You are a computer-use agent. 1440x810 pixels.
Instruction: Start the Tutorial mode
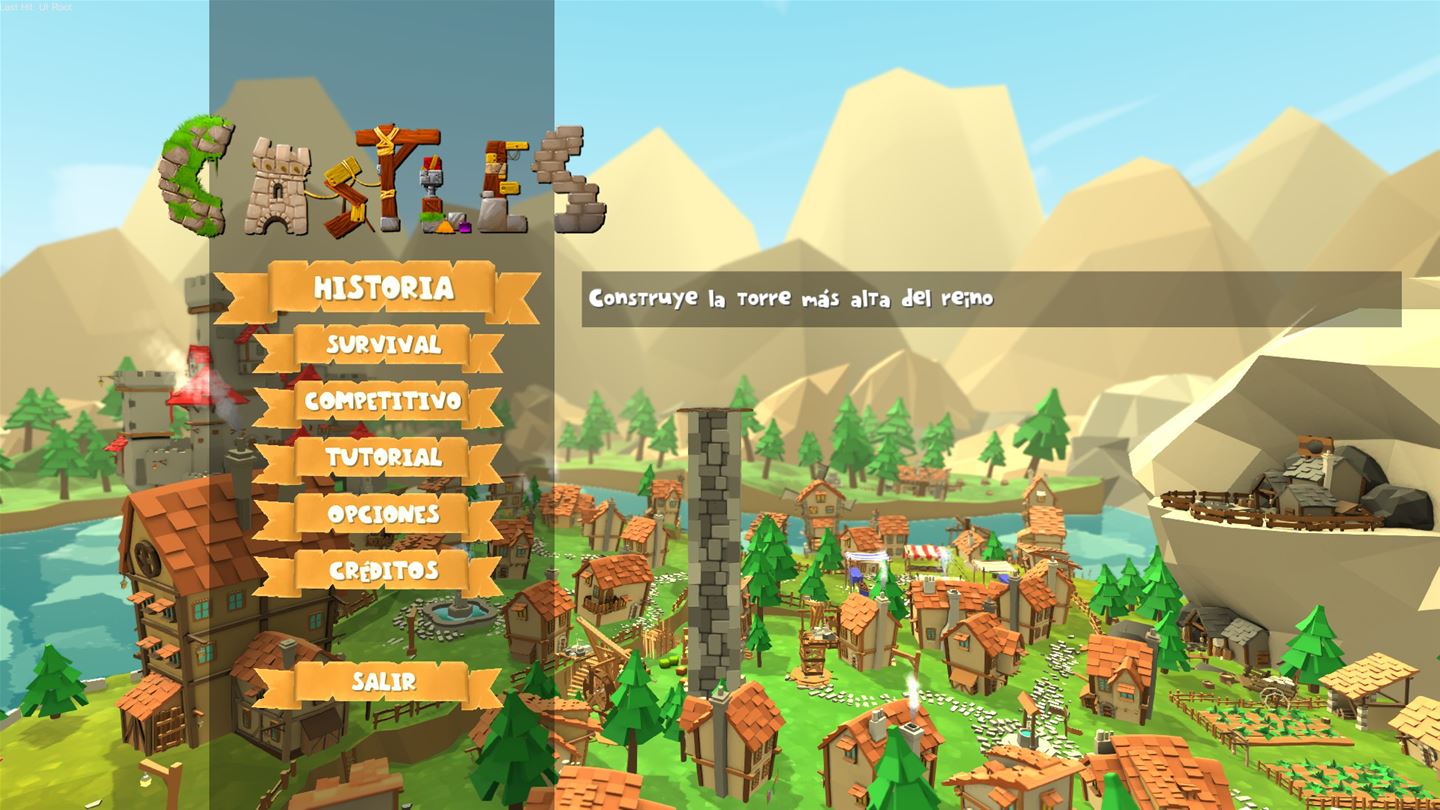(383, 458)
